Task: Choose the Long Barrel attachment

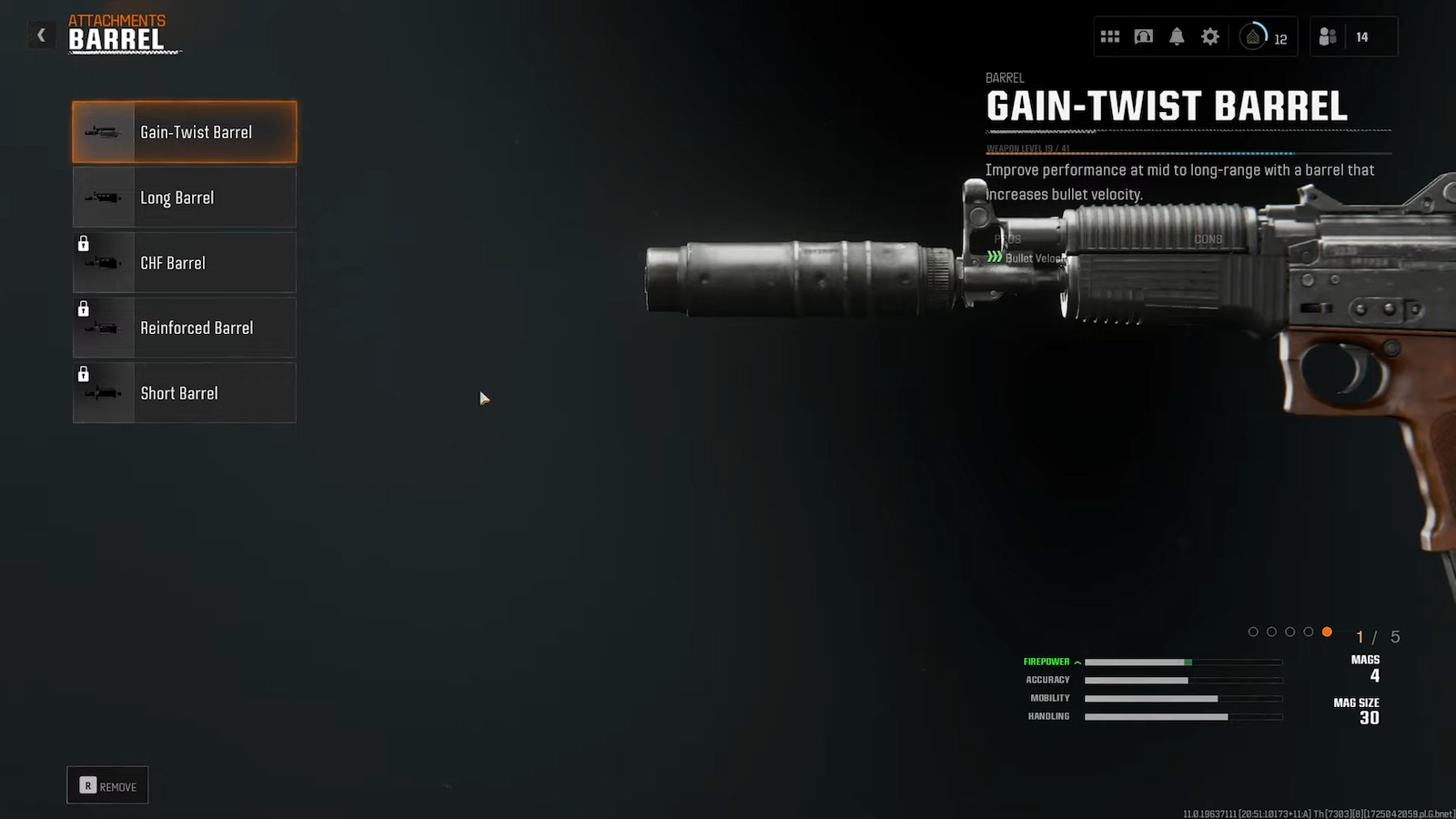Action: point(185,197)
